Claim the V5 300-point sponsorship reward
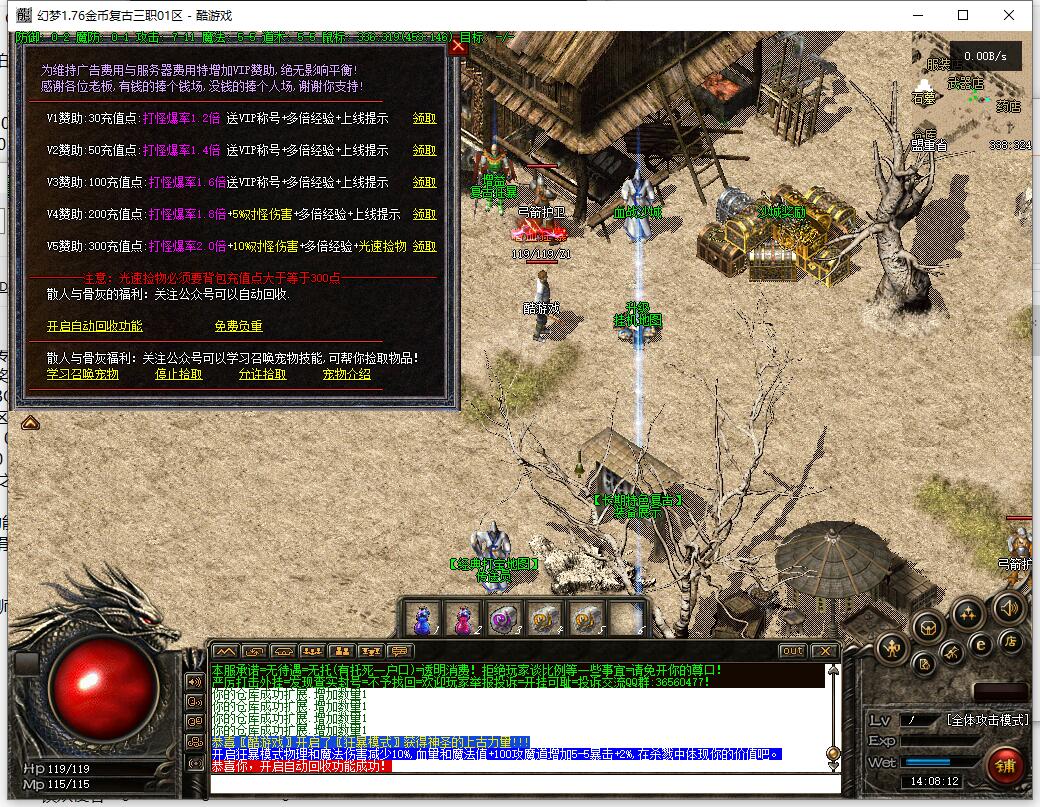Image resolution: width=1040 pixels, height=807 pixels. (425, 246)
